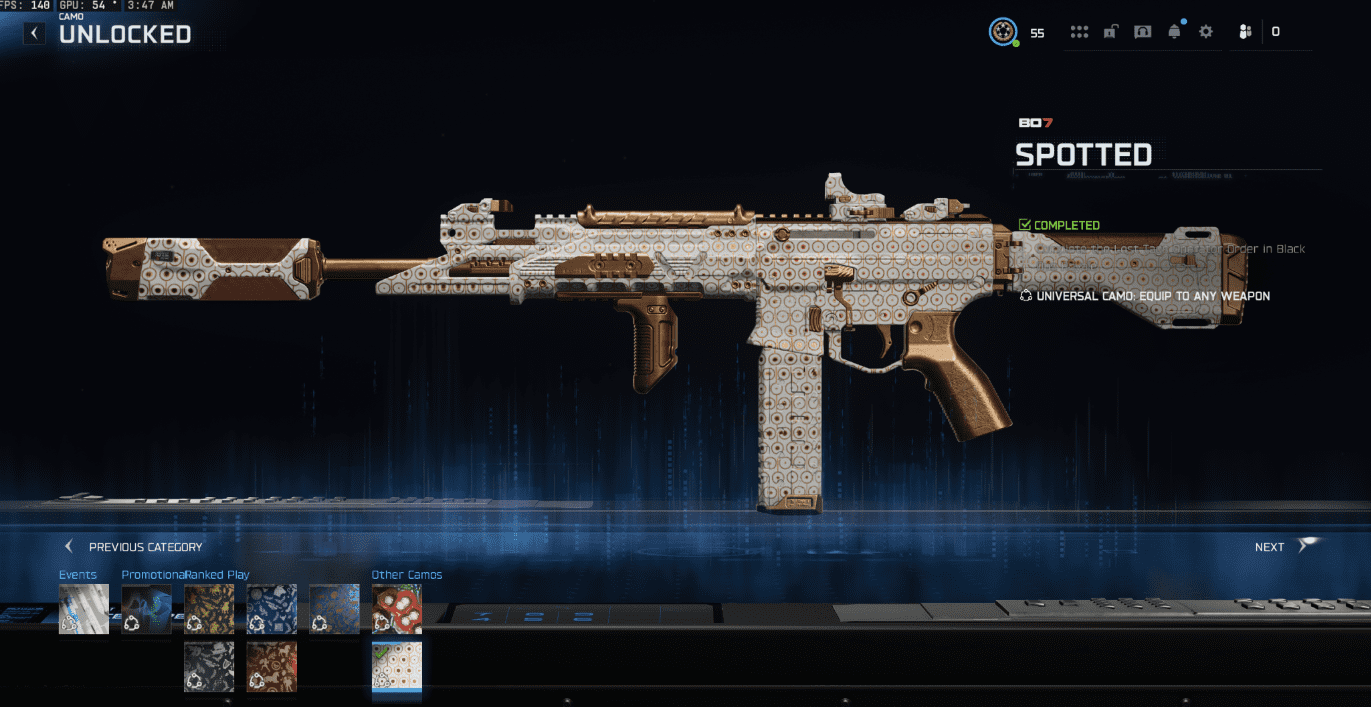Select the grey monochrome Ranked Play camo
Screen dimensions: 1371x707
(x=209, y=666)
